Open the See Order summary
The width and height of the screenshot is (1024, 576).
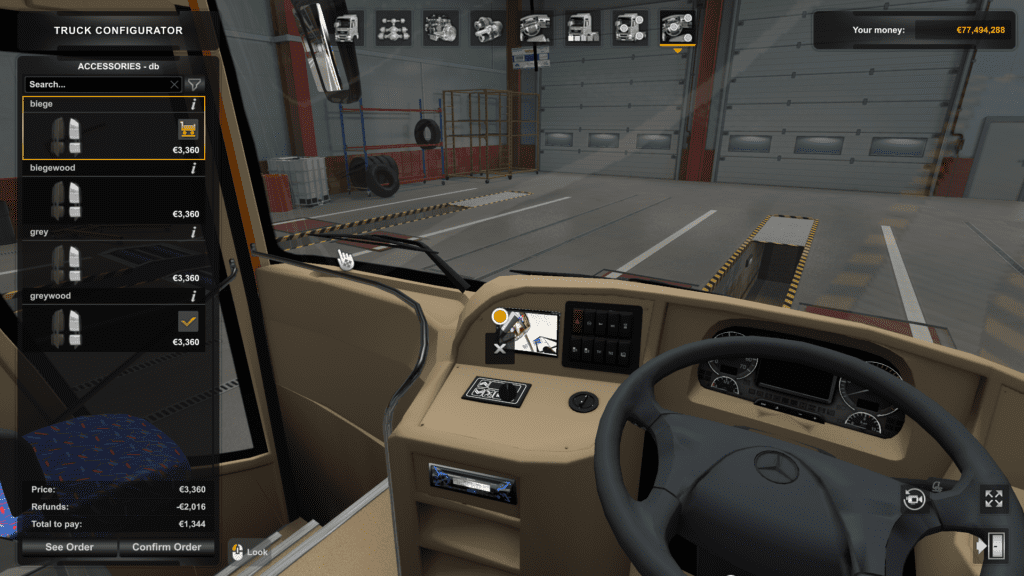68,547
